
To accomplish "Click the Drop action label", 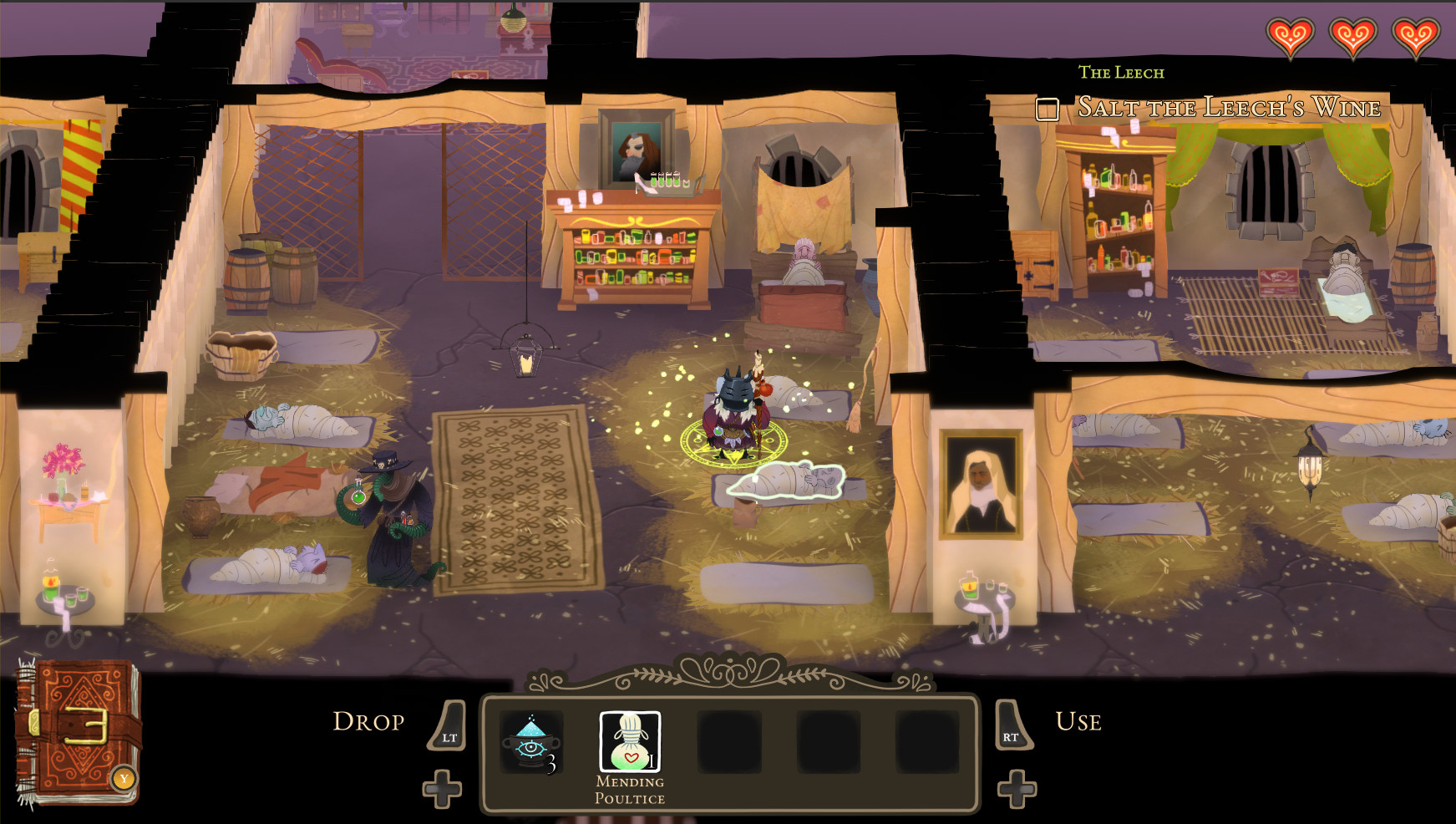I will click(x=368, y=721).
